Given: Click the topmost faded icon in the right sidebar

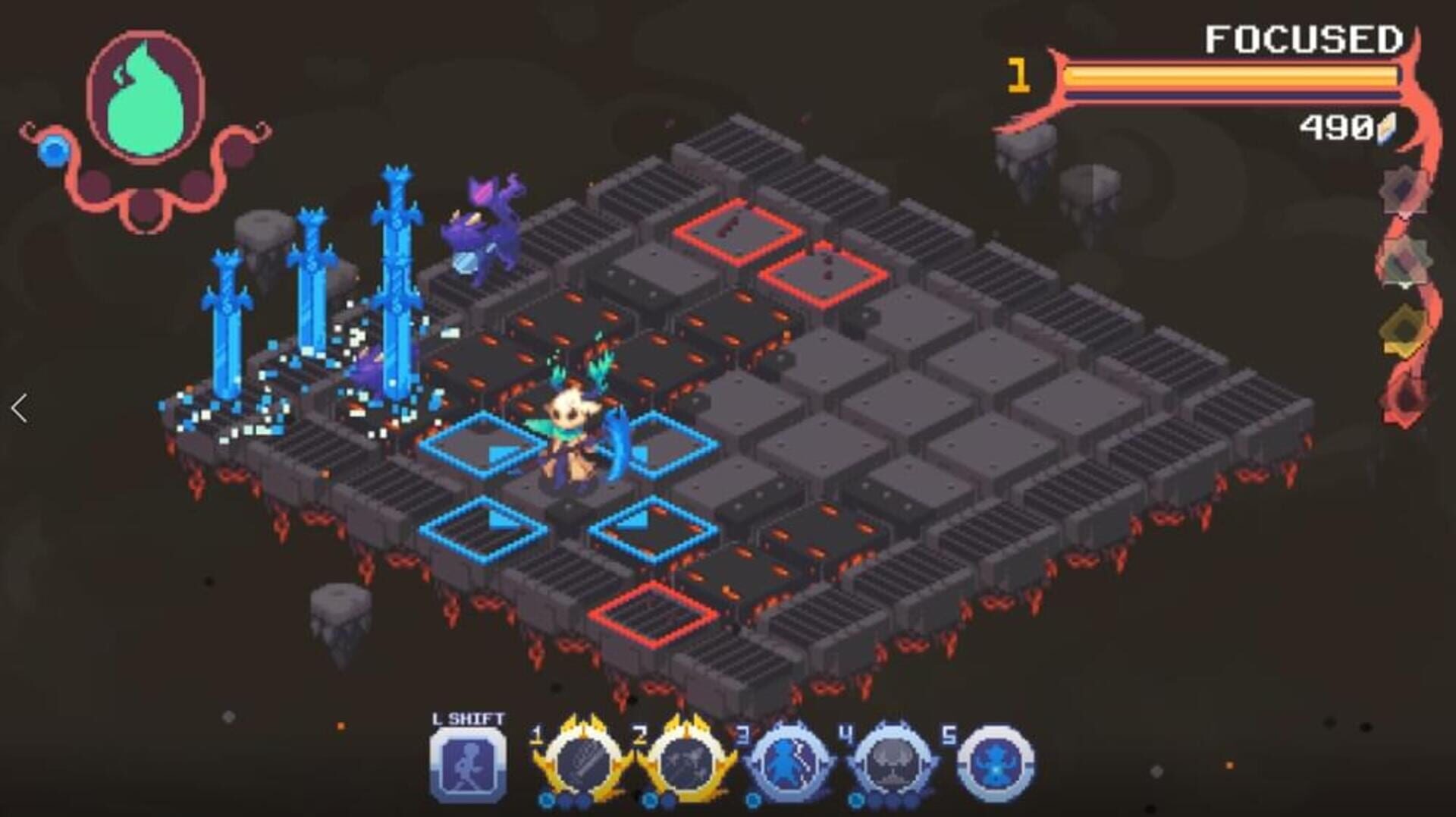Looking at the screenshot, I should [x=1403, y=190].
